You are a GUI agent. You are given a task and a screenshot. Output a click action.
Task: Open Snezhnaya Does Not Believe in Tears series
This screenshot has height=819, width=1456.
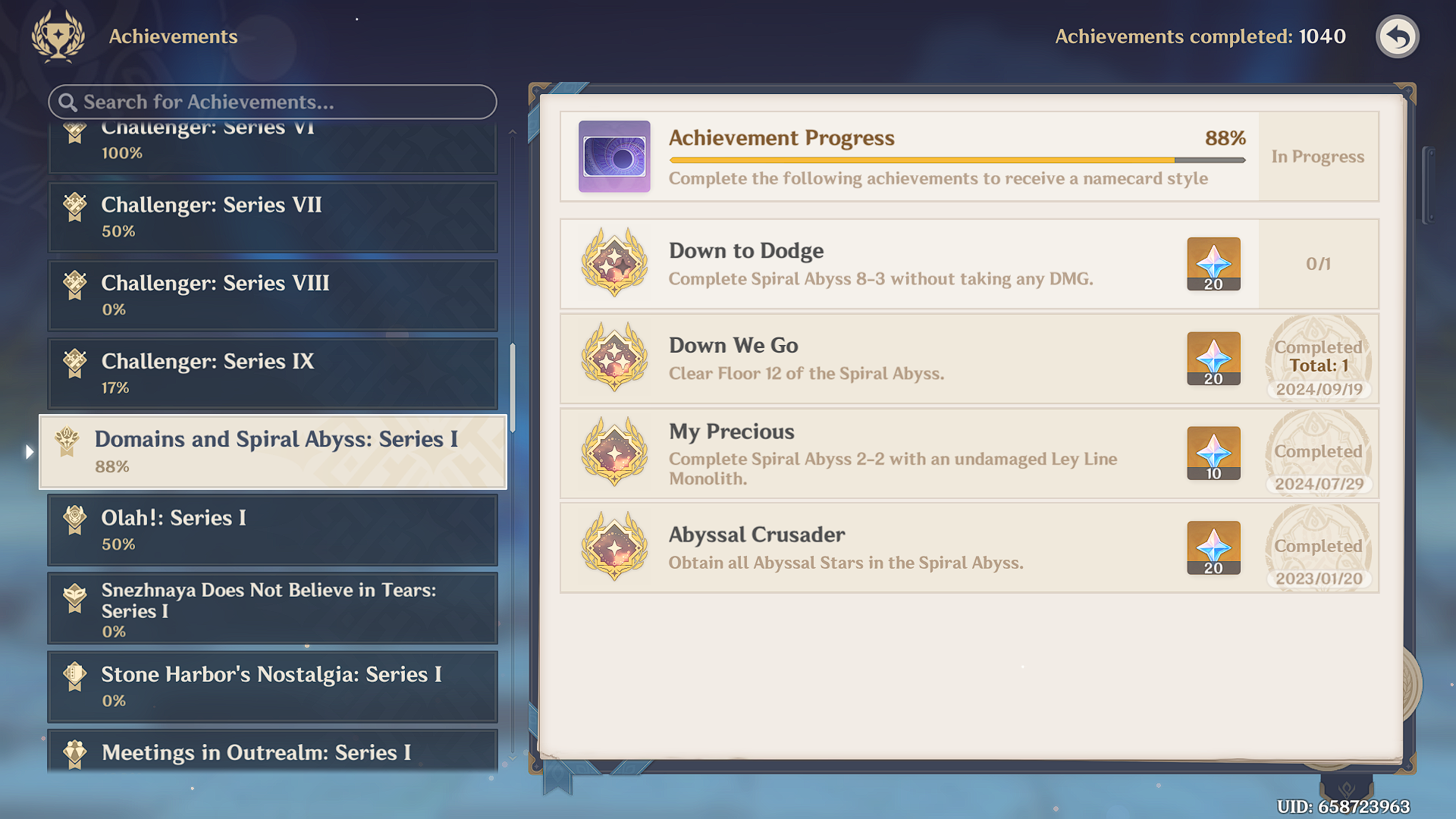273,608
